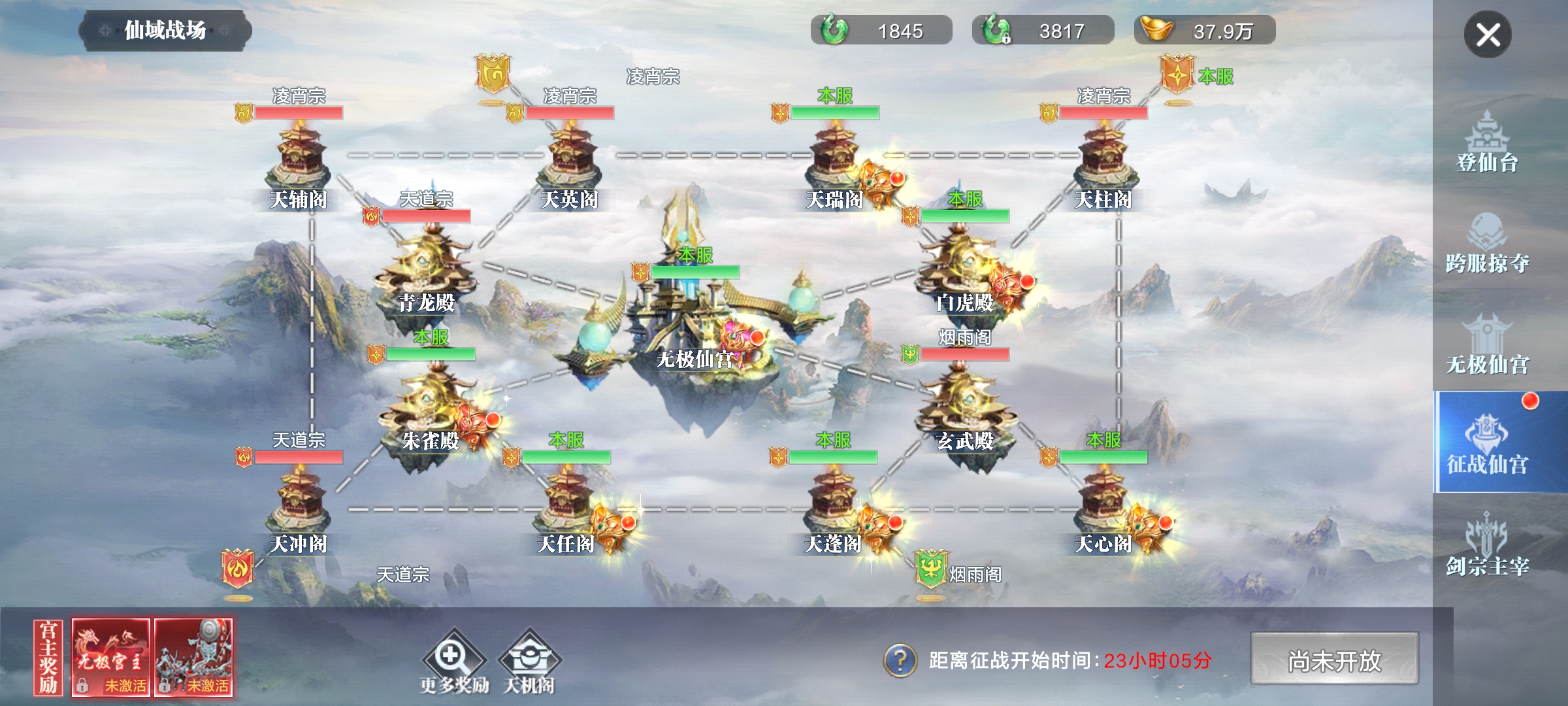Click the 尚未开放 button
The height and width of the screenshot is (706, 1568).
pyautogui.click(x=1334, y=659)
